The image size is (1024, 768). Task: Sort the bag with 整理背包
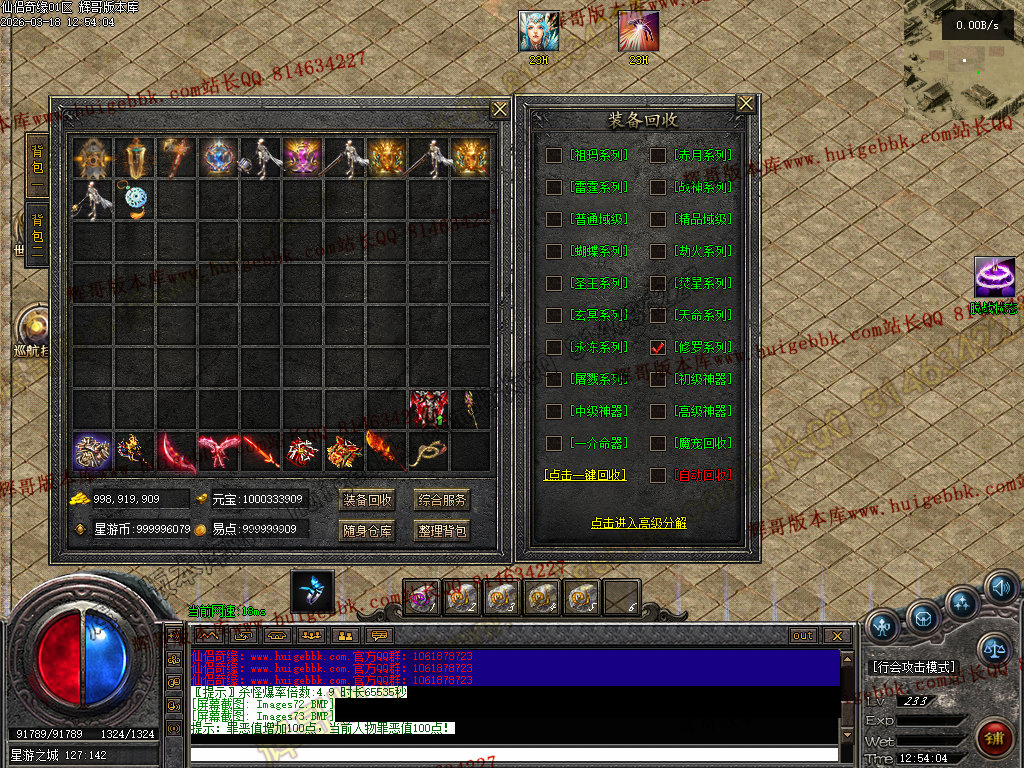[x=442, y=531]
